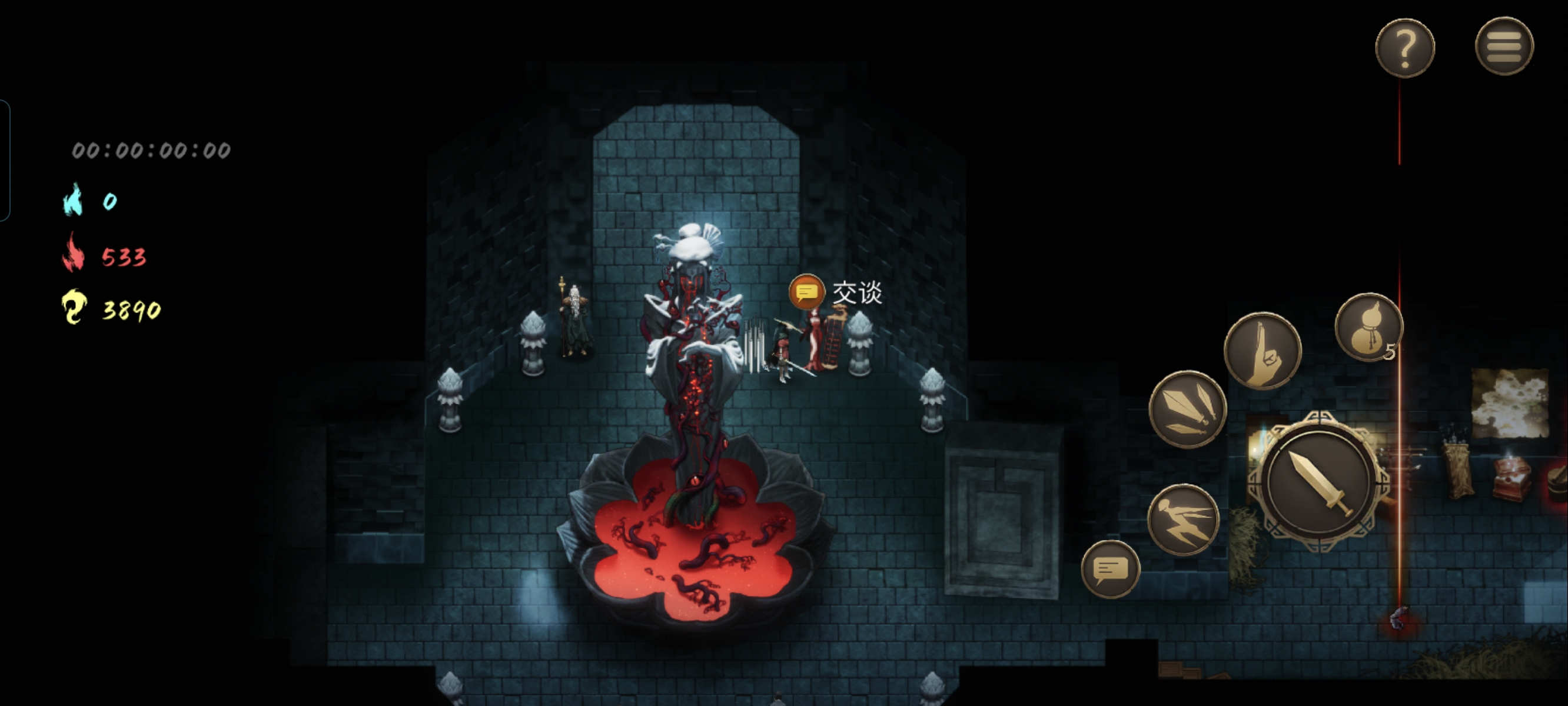Open the help question mark button
This screenshot has width=1568, height=706.
click(x=1404, y=48)
